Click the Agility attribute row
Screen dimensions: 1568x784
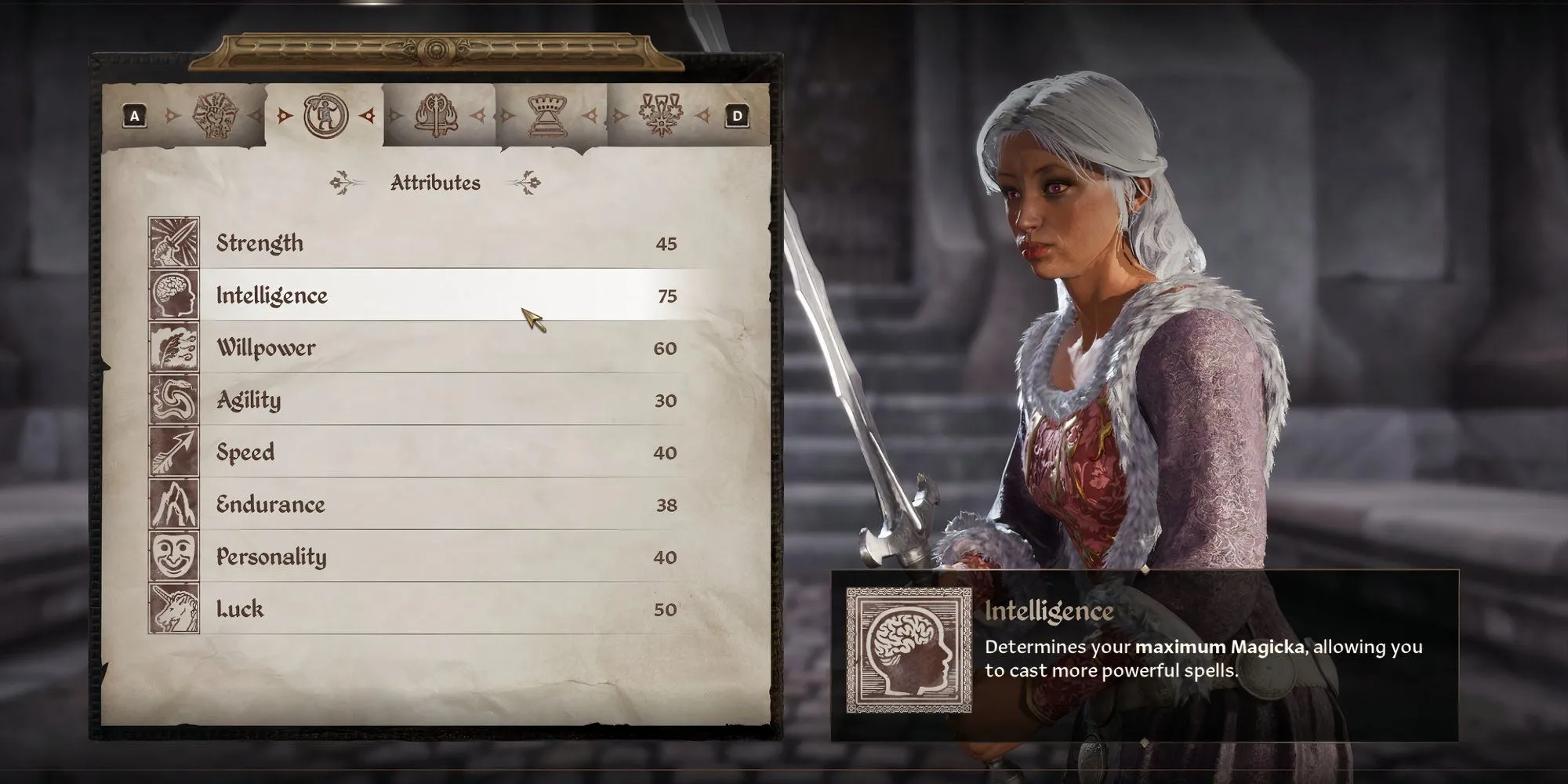439,400
